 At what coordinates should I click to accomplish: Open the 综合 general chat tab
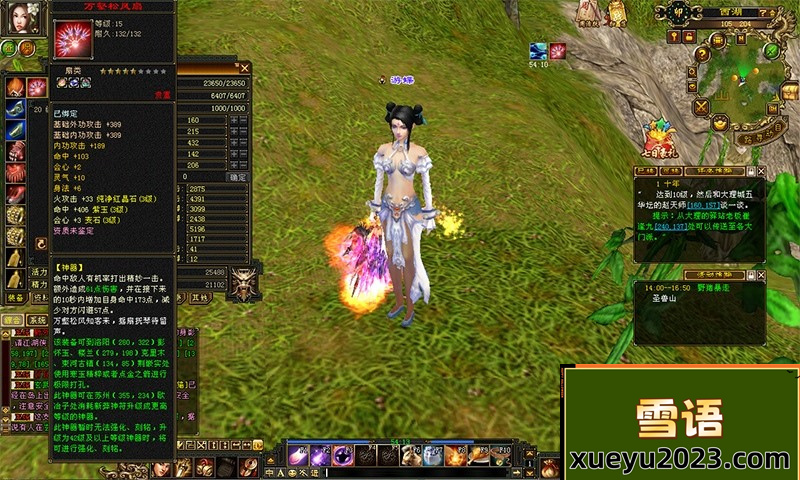coord(12,320)
